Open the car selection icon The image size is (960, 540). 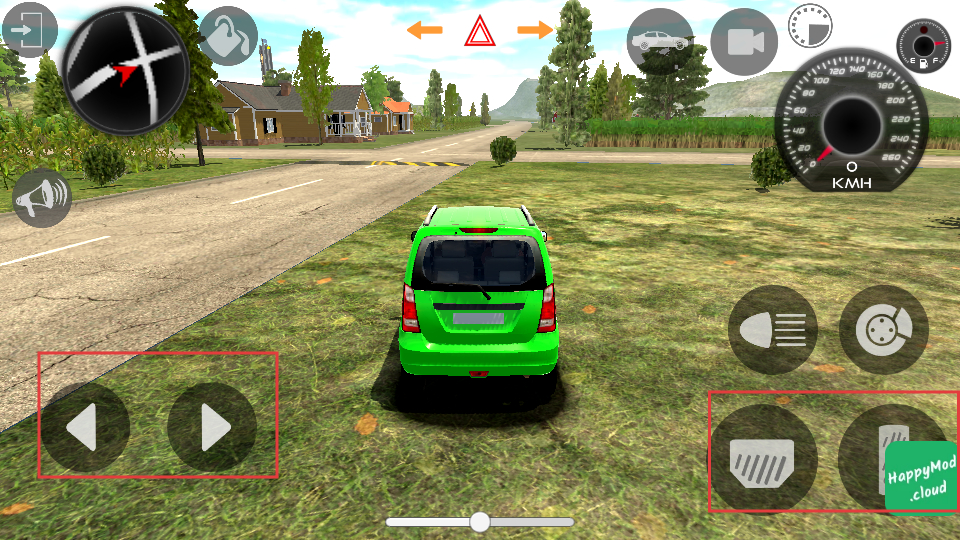[660, 42]
